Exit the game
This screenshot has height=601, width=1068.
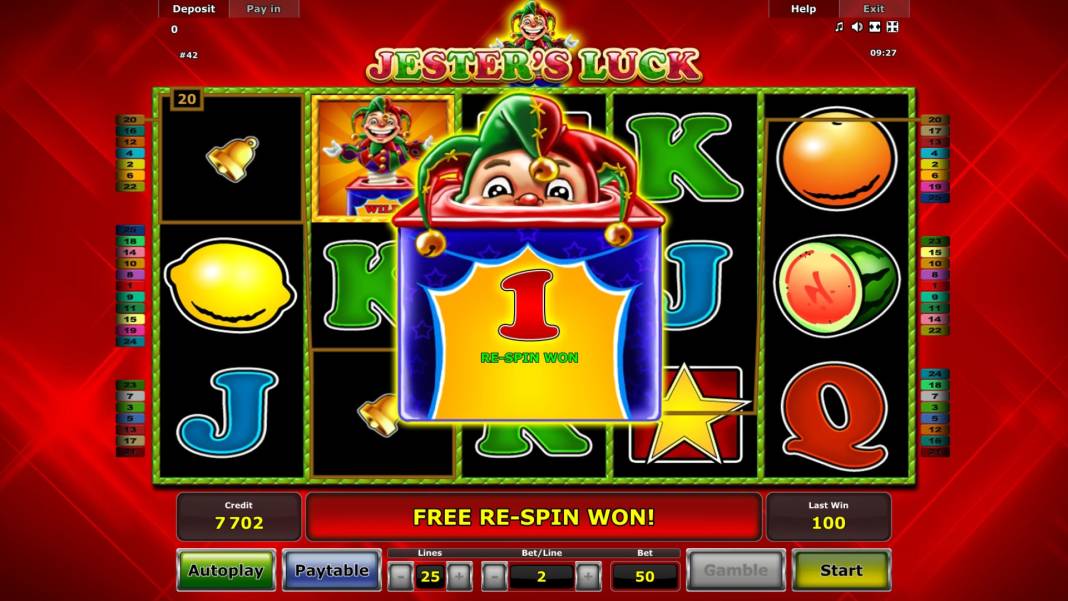874,9
